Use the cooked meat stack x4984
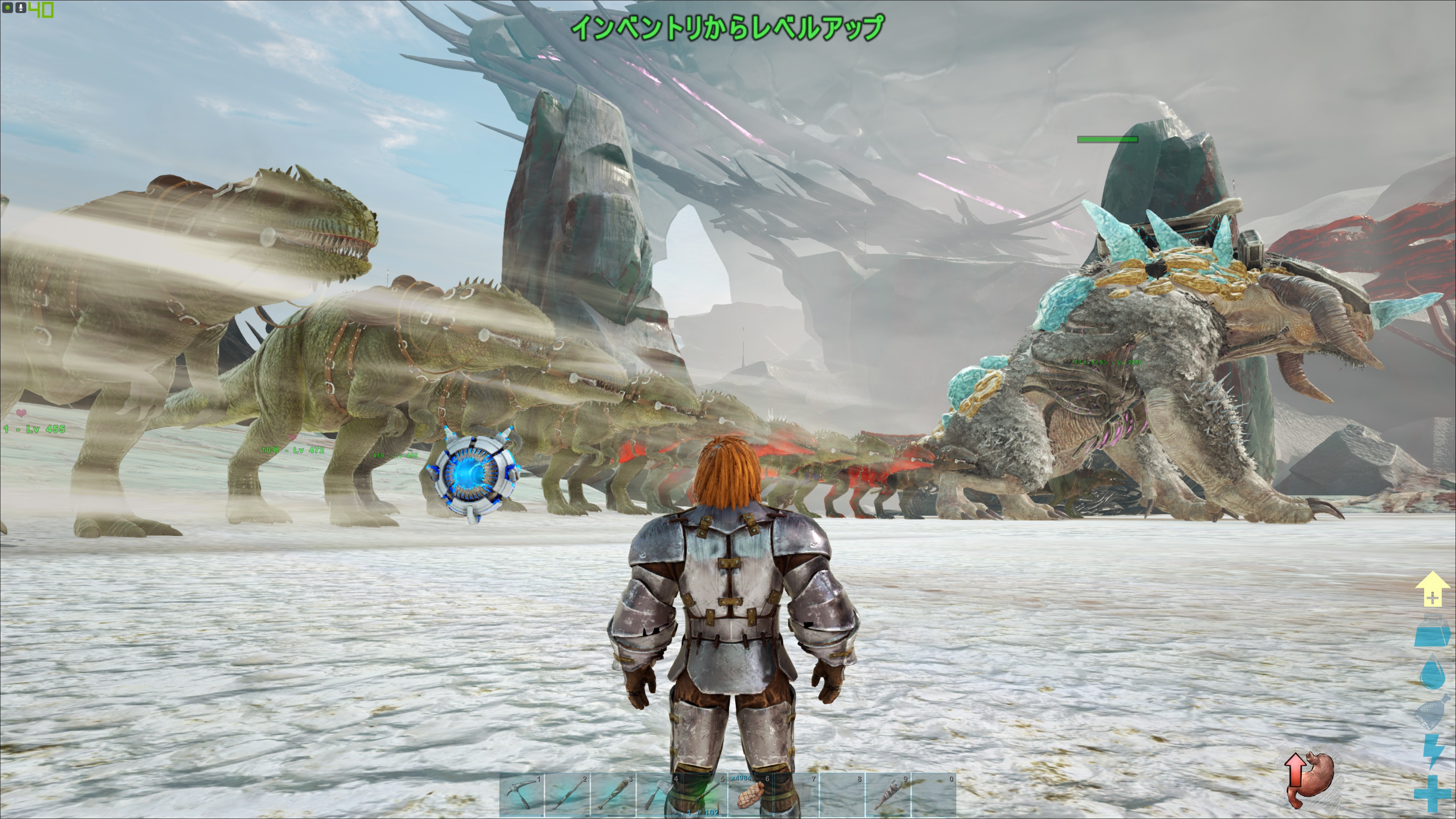This screenshot has width=1456, height=819. [x=751, y=795]
